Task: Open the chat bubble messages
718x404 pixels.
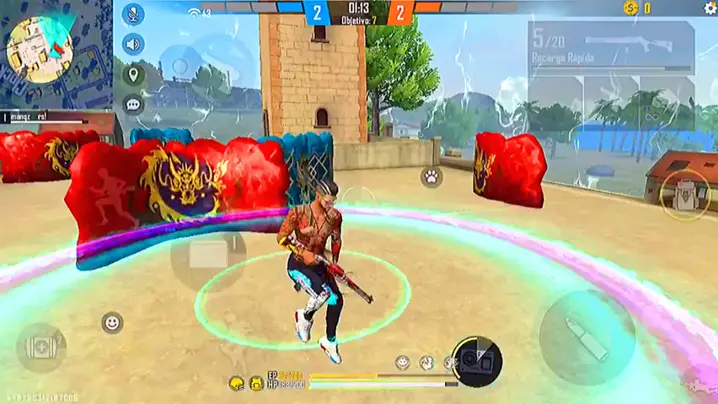Action: (x=133, y=104)
